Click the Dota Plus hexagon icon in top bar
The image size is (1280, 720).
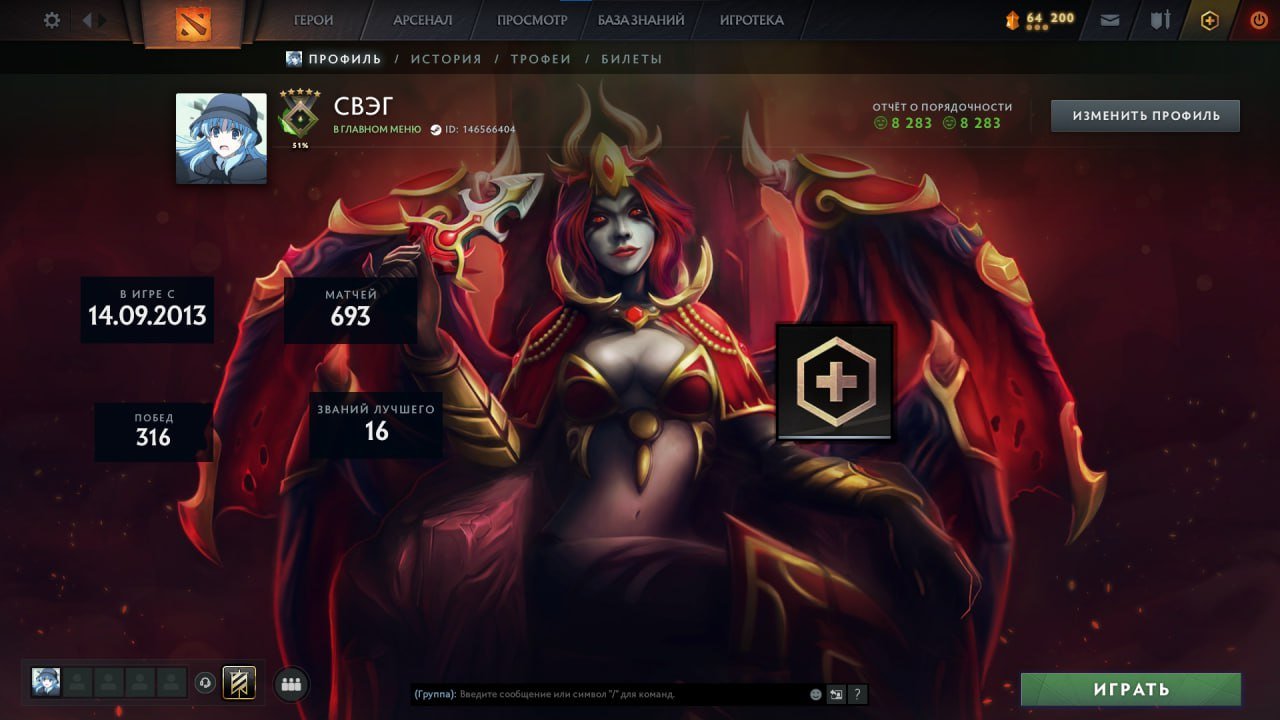click(1208, 19)
